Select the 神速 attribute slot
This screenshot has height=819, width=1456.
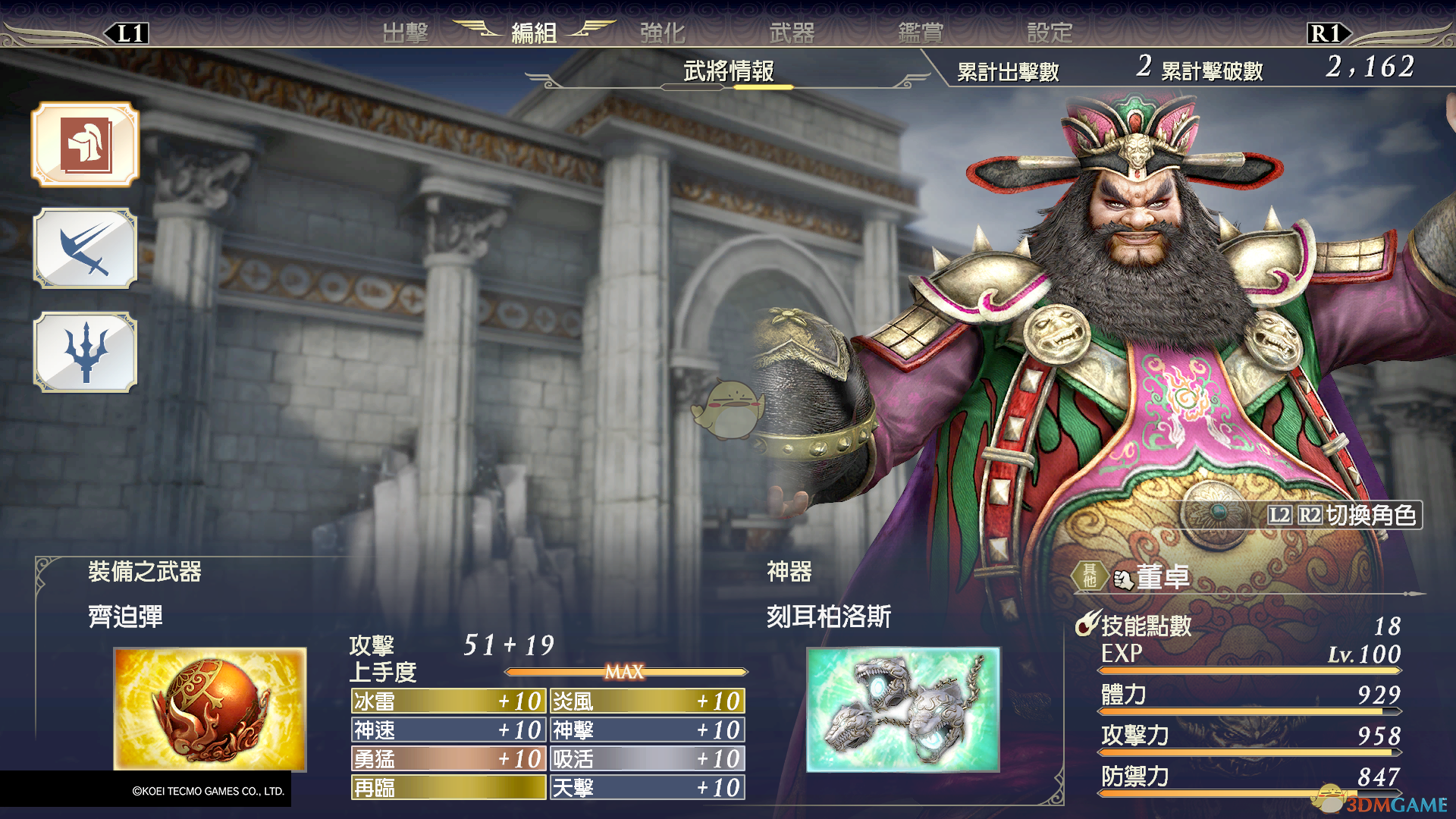click(x=448, y=730)
